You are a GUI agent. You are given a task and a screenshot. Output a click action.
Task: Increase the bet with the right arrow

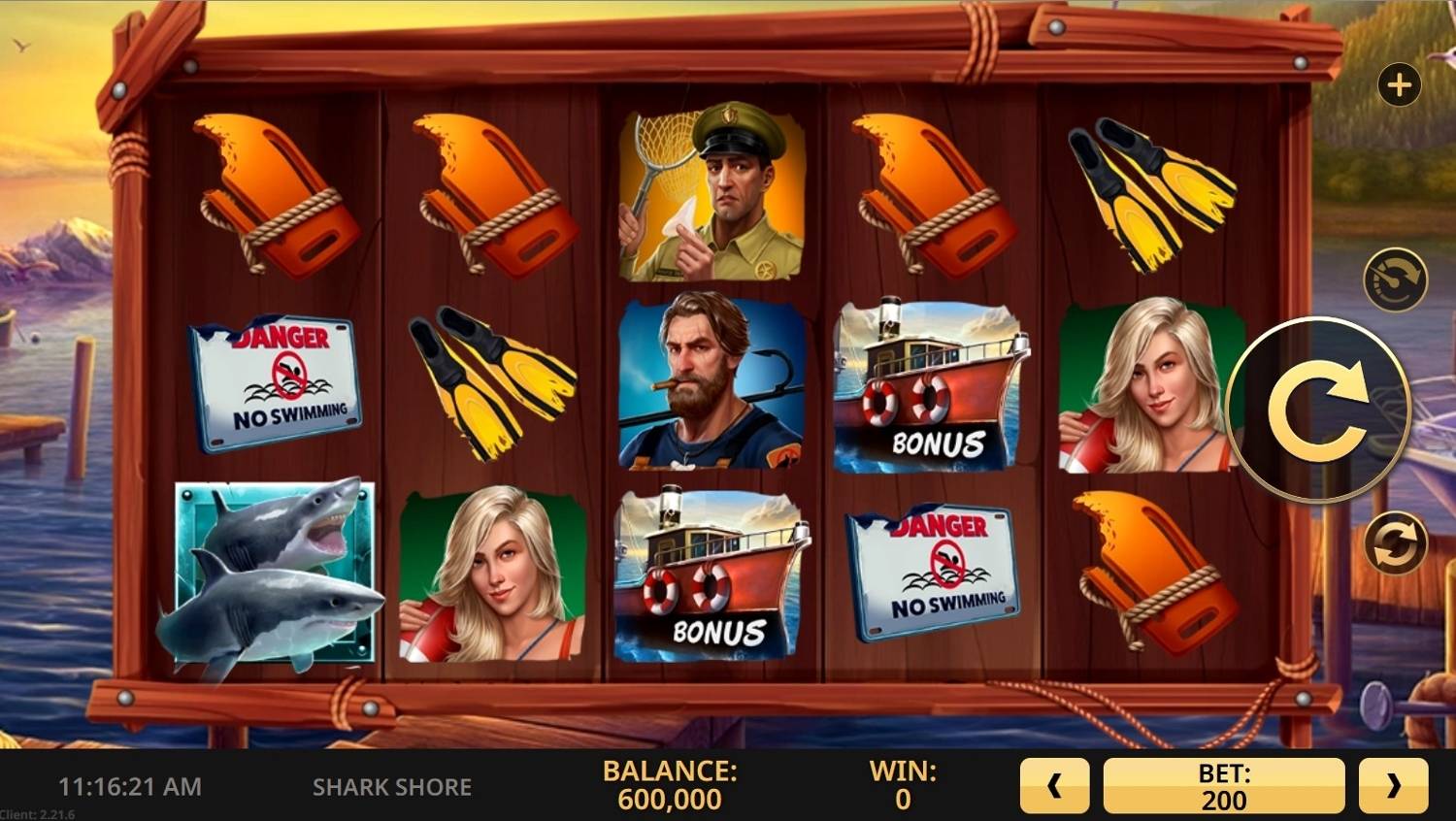point(1393,785)
